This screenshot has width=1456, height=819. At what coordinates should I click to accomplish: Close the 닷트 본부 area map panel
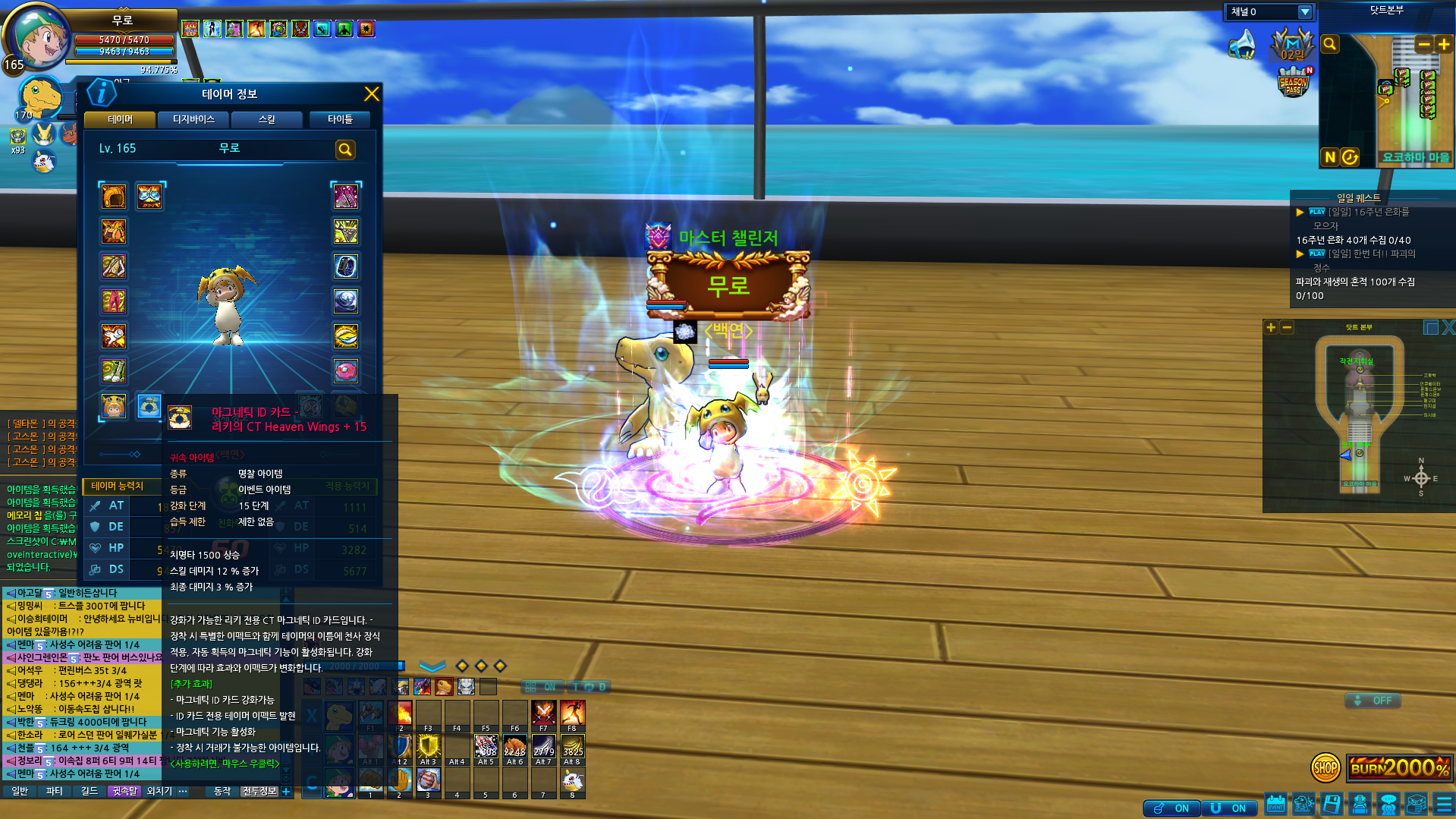tap(1448, 327)
